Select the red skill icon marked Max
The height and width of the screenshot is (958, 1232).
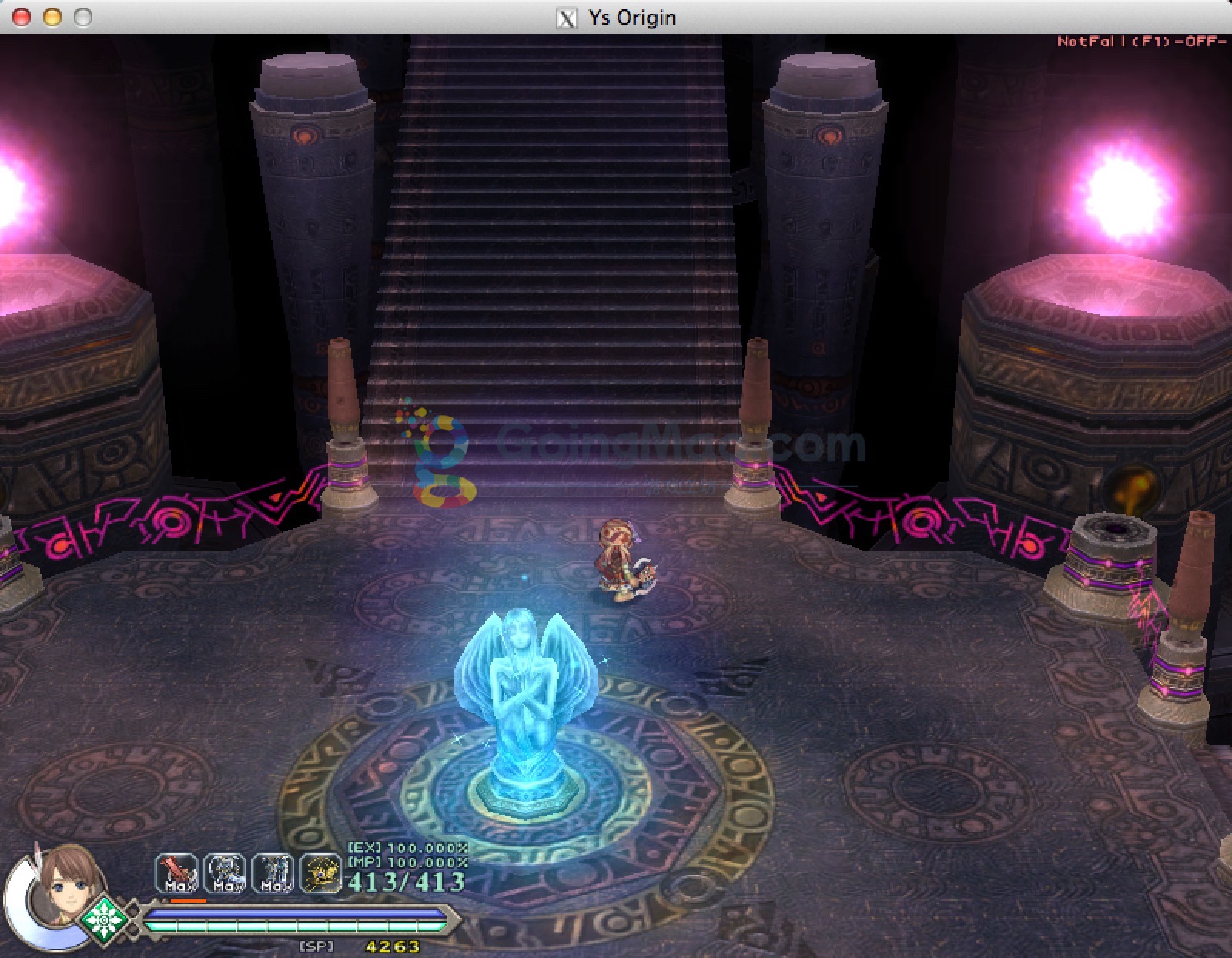point(176,874)
